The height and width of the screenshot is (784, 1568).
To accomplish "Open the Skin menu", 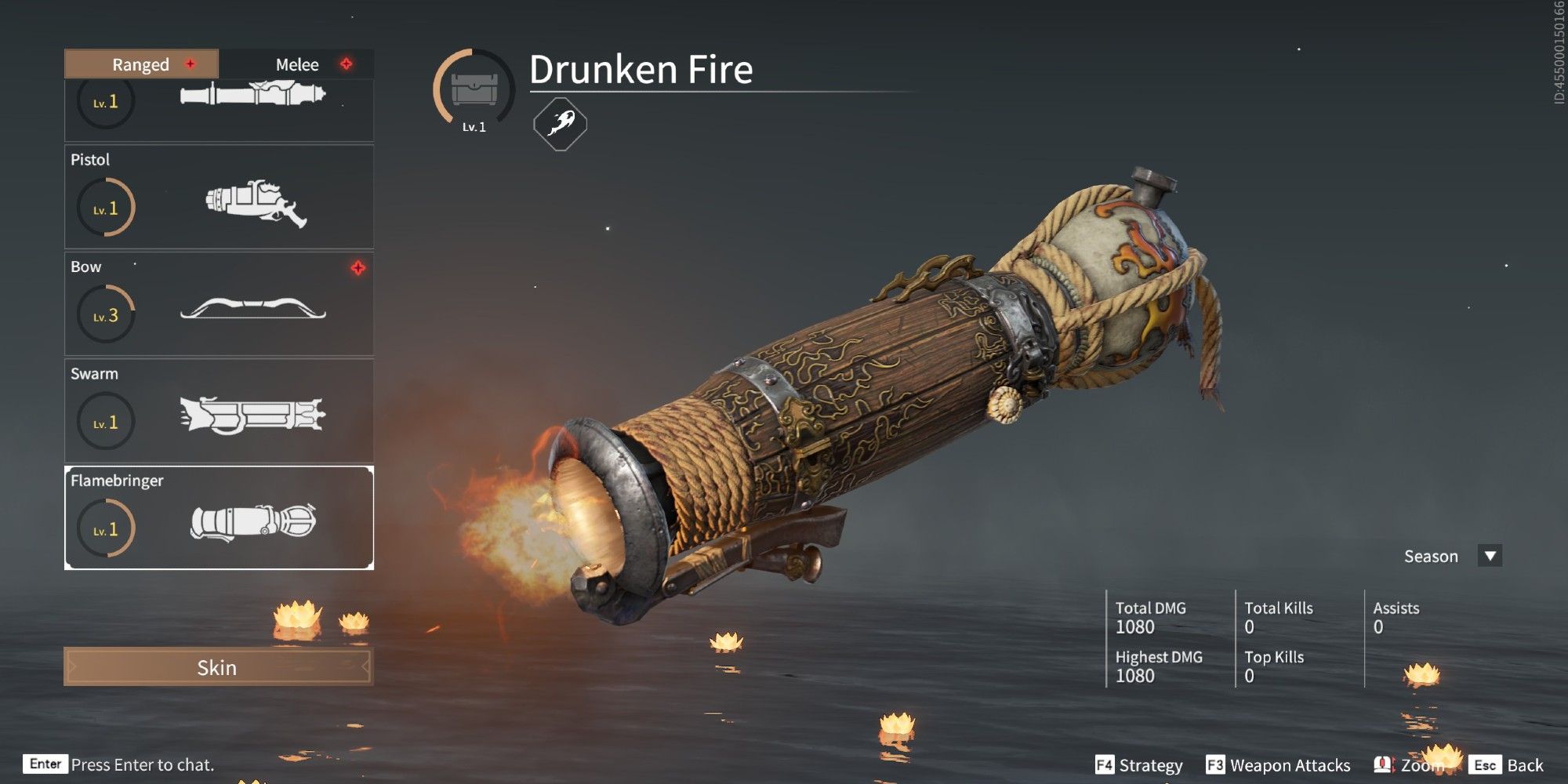I will (x=218, y=667).
